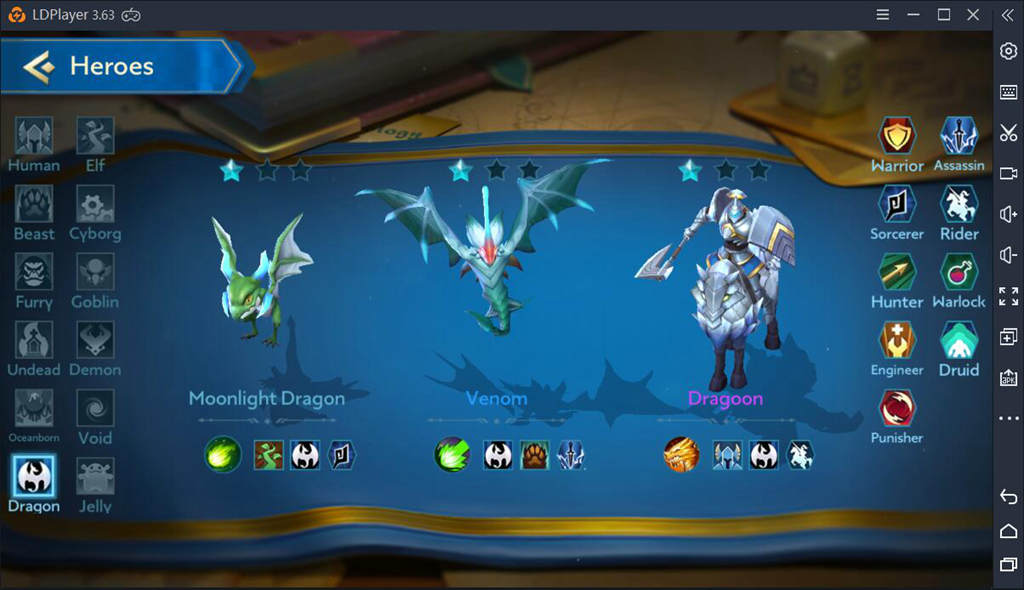Toggle the selected Dragon race filter

tap(34, 476)
